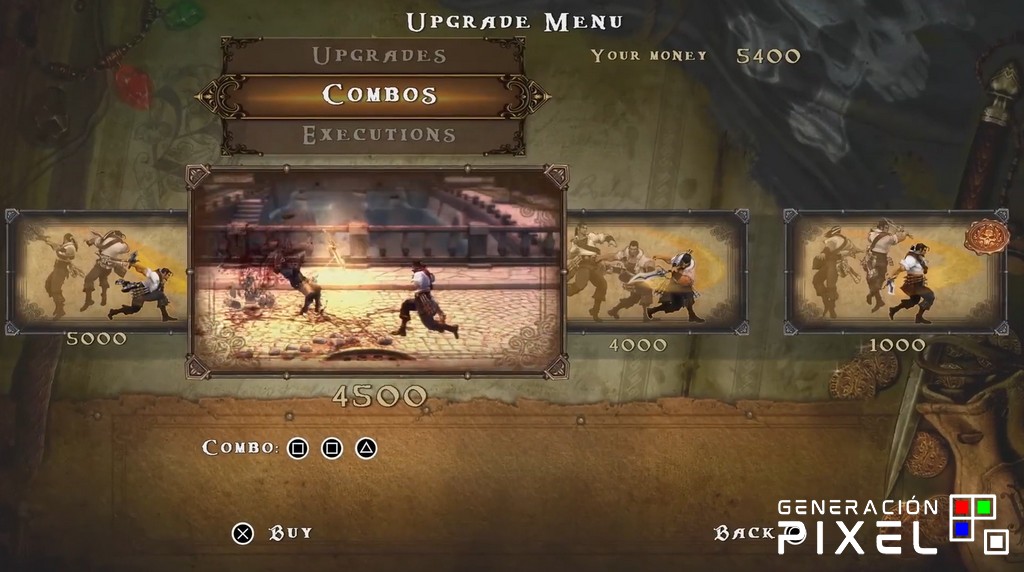Choose the combo card priced 5000
The width and height of the screenshot is (1024, 572).
coord(97,271)
